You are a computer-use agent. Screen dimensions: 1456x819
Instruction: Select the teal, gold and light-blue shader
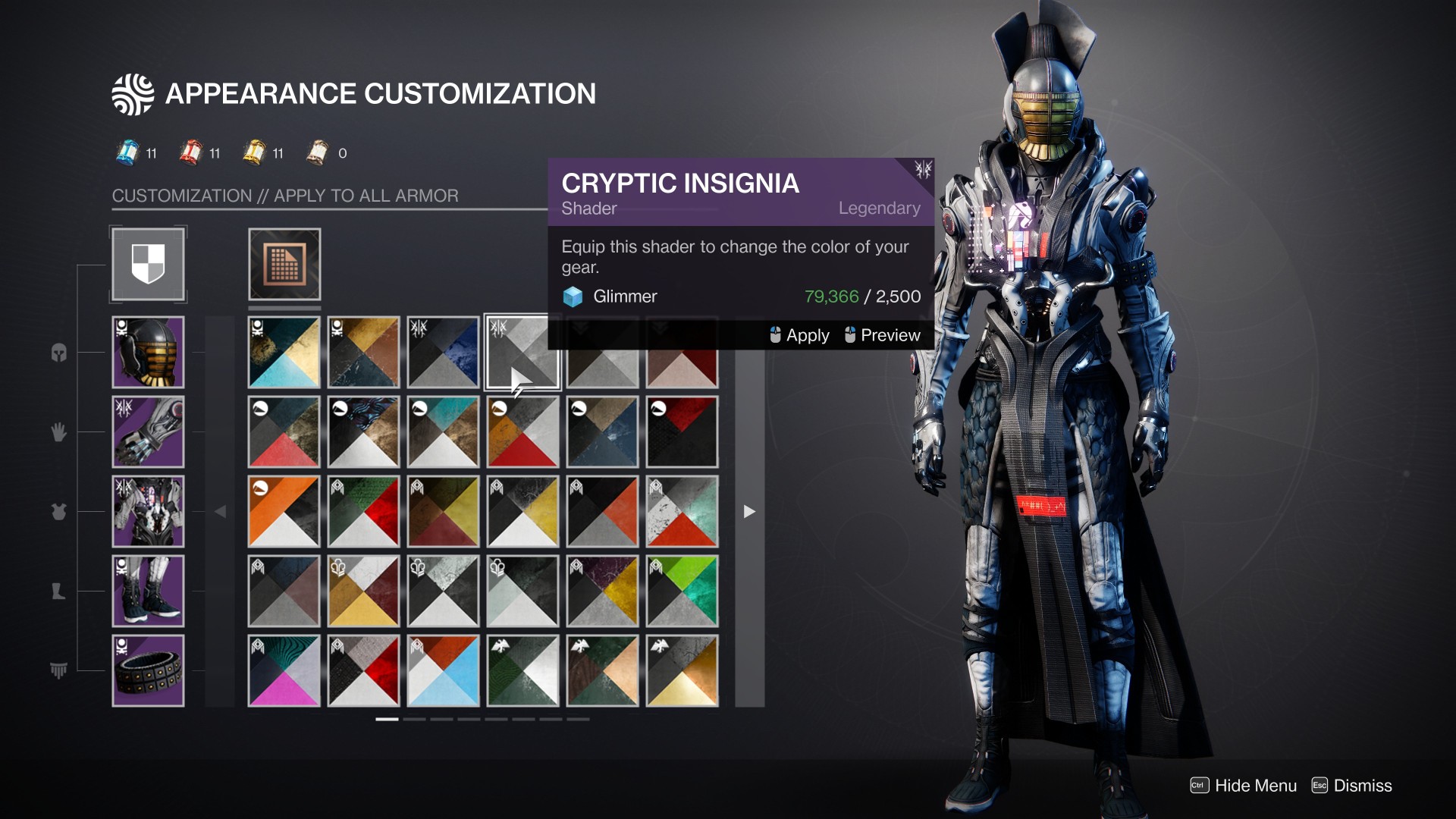284,353
